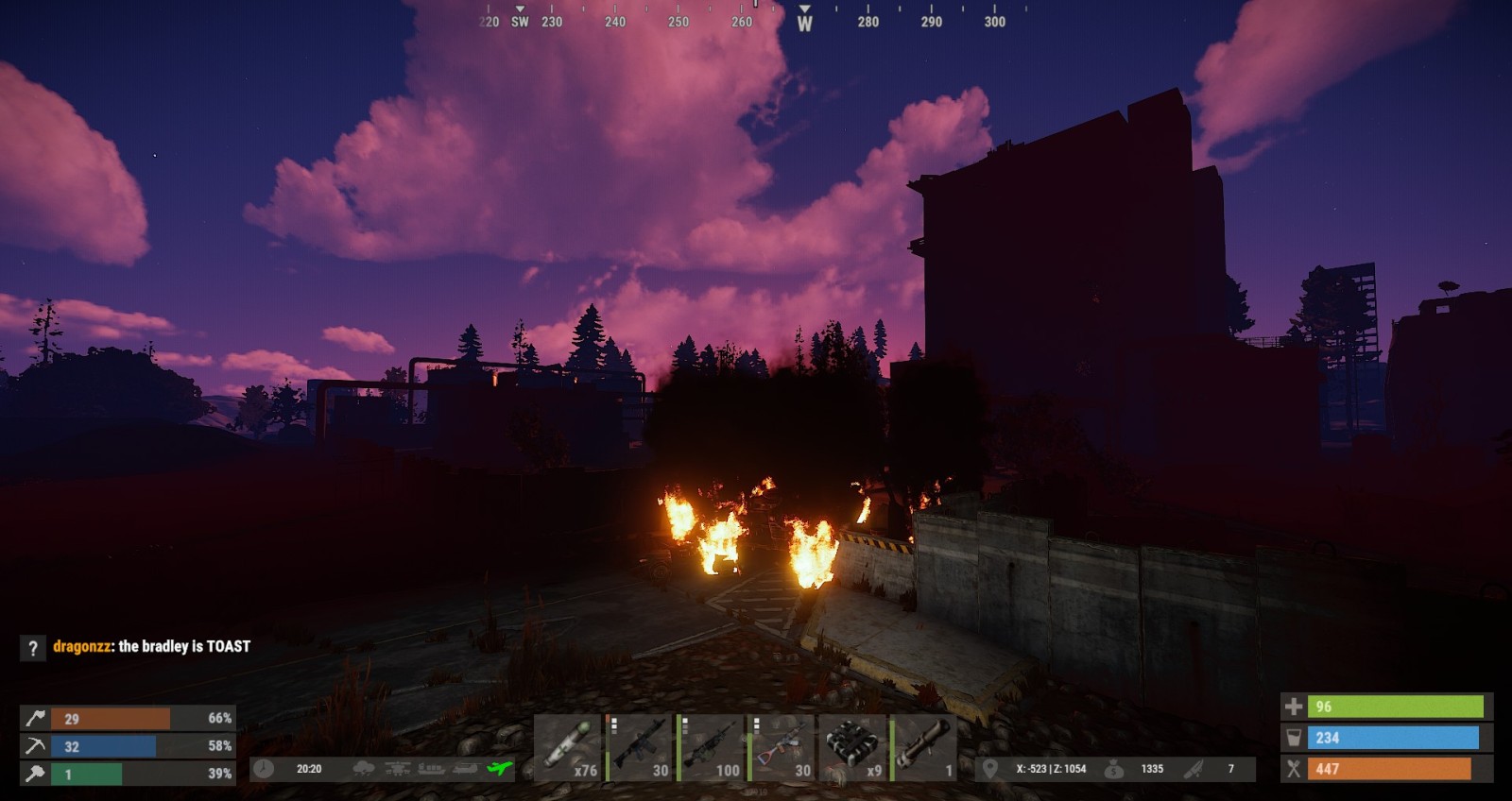This screenshot has height=801, width=1512.
Task: Click the green cargo plane event icon
Action: (499, 769)
